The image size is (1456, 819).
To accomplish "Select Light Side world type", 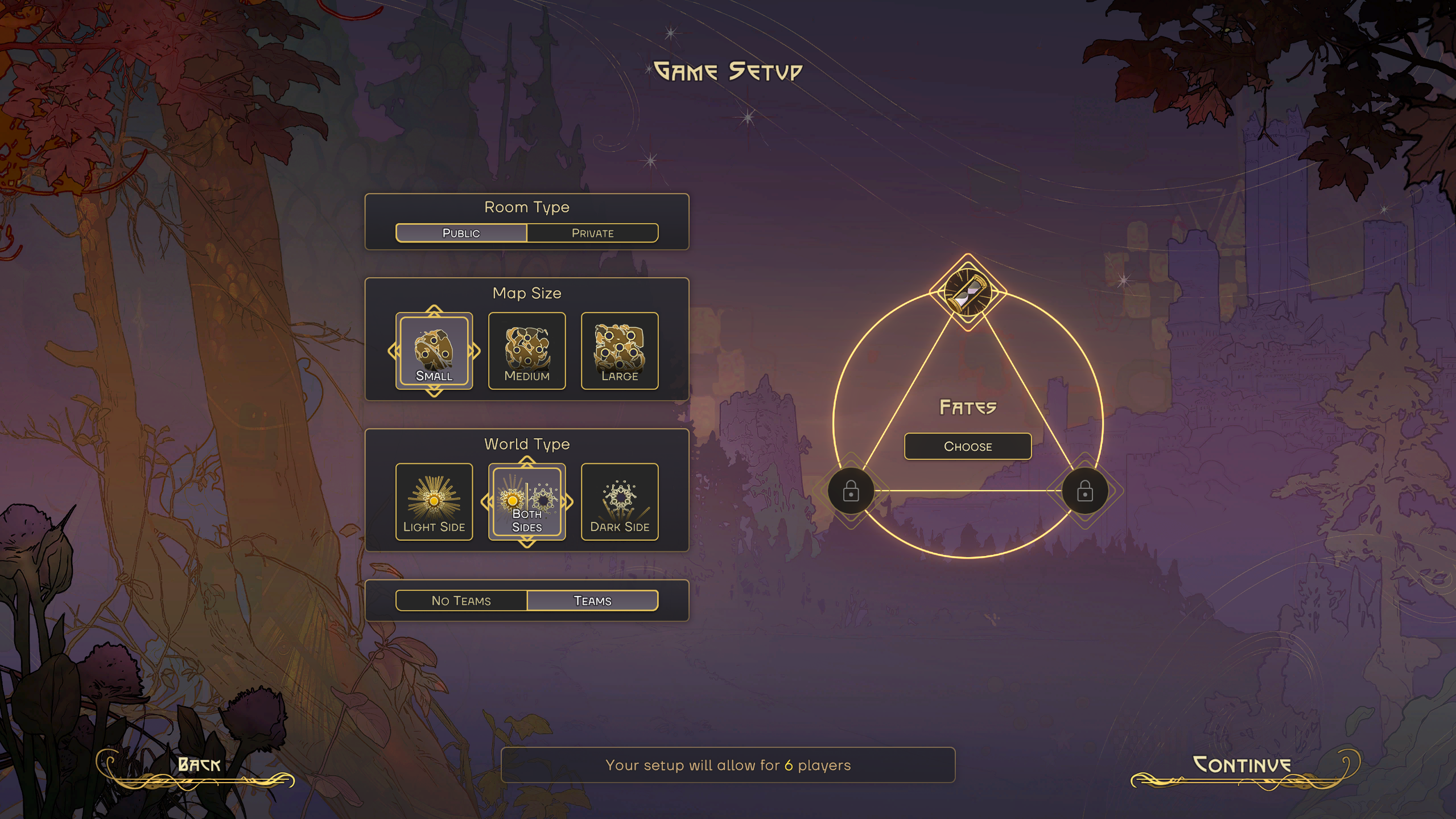I will (x=434, y=501).
